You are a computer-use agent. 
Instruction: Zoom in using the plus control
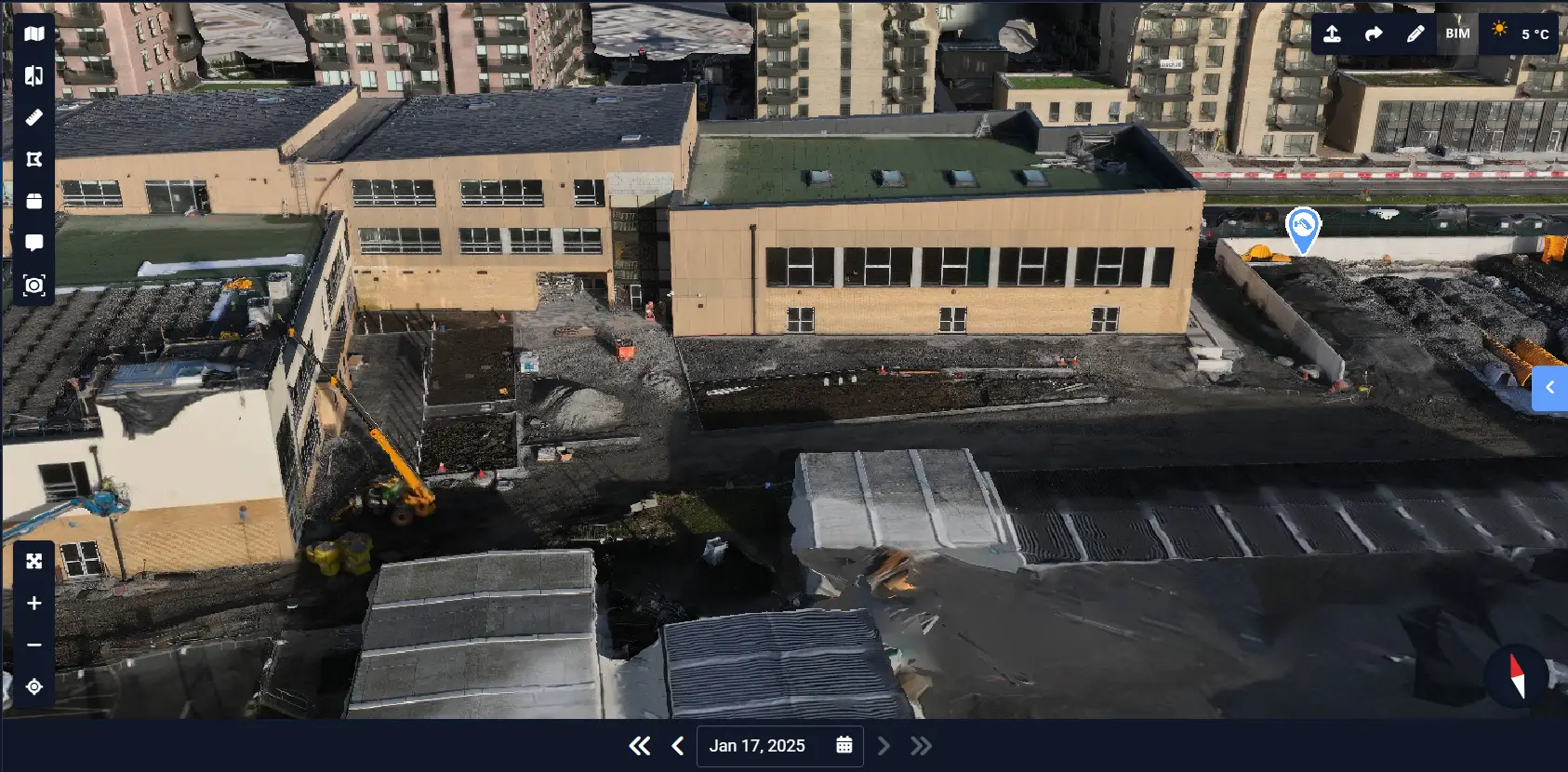coord(33,603)
